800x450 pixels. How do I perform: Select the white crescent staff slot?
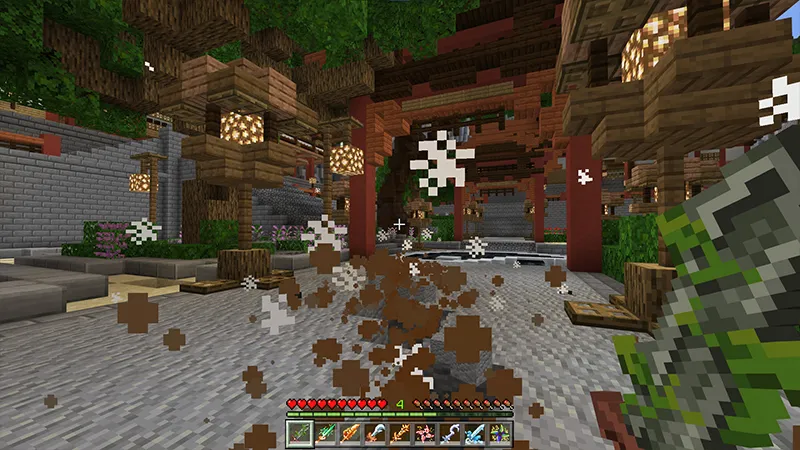(x=449, y=434)
